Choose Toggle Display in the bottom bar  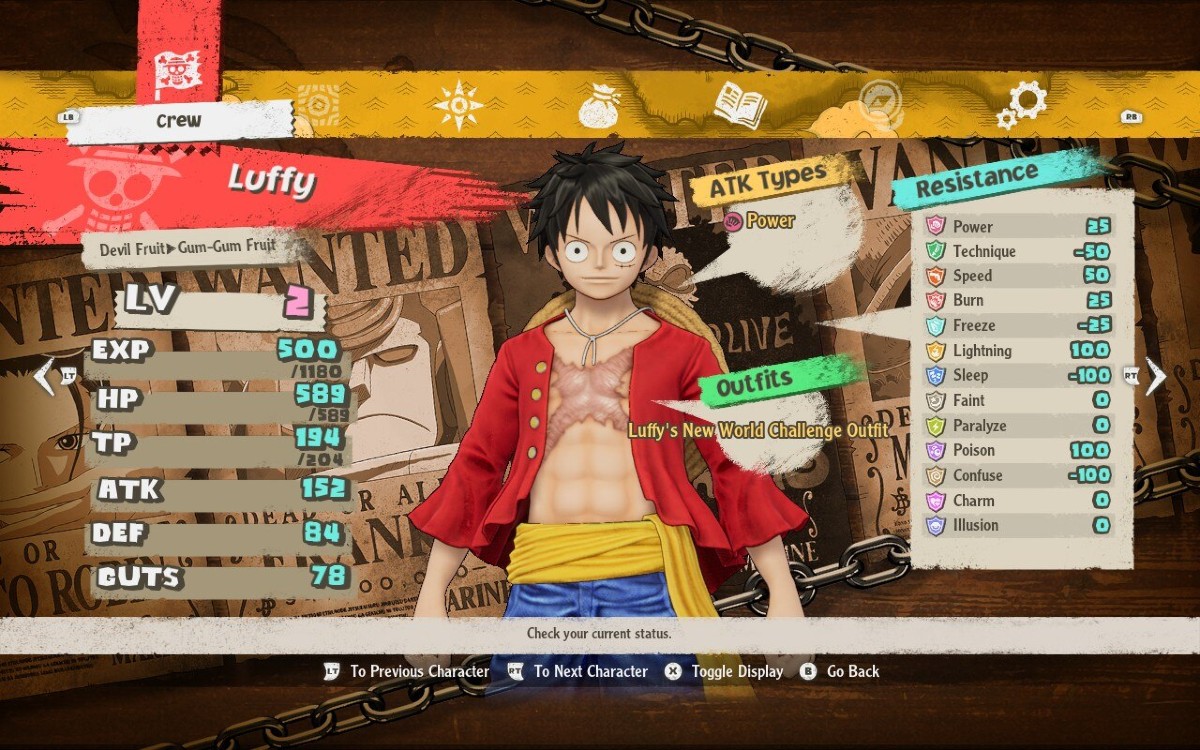[x=737, y=672]
